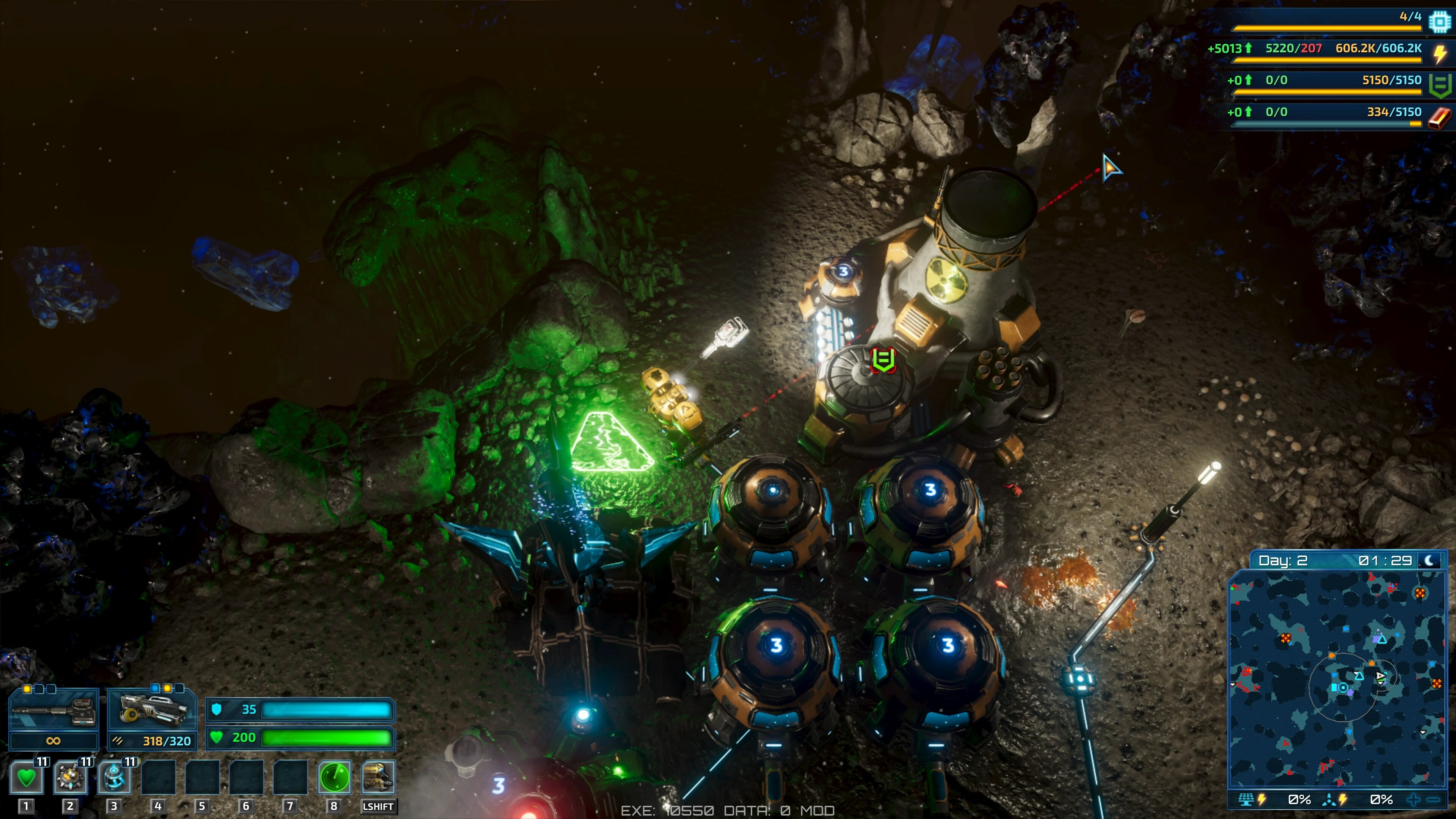Viewport: 1456px width, 819px height.
Task: Click the green shield resource icon
Action: tap(1440, 85)
